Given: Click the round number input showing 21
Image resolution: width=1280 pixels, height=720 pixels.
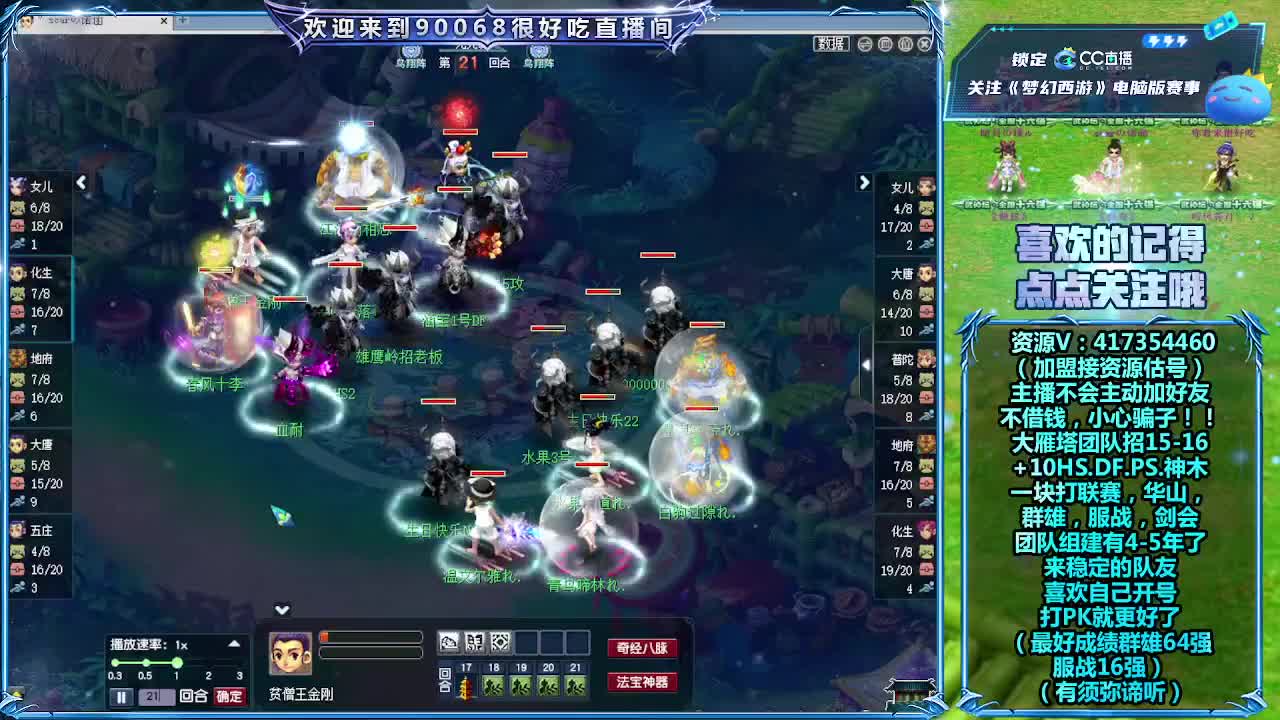Looking at the screenshot, I should click(155, 696).
